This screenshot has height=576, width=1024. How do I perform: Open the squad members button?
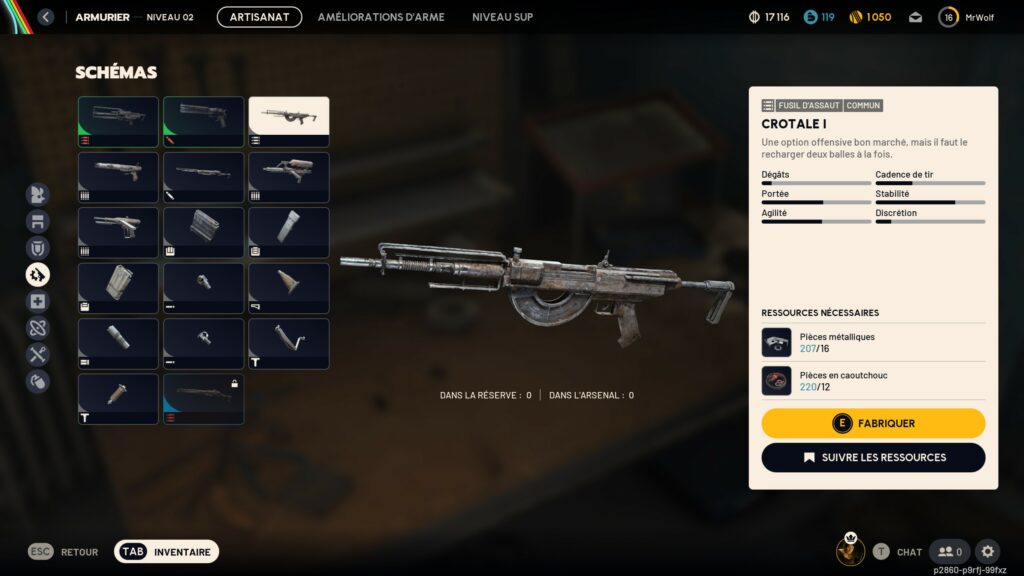coord(949,551)
